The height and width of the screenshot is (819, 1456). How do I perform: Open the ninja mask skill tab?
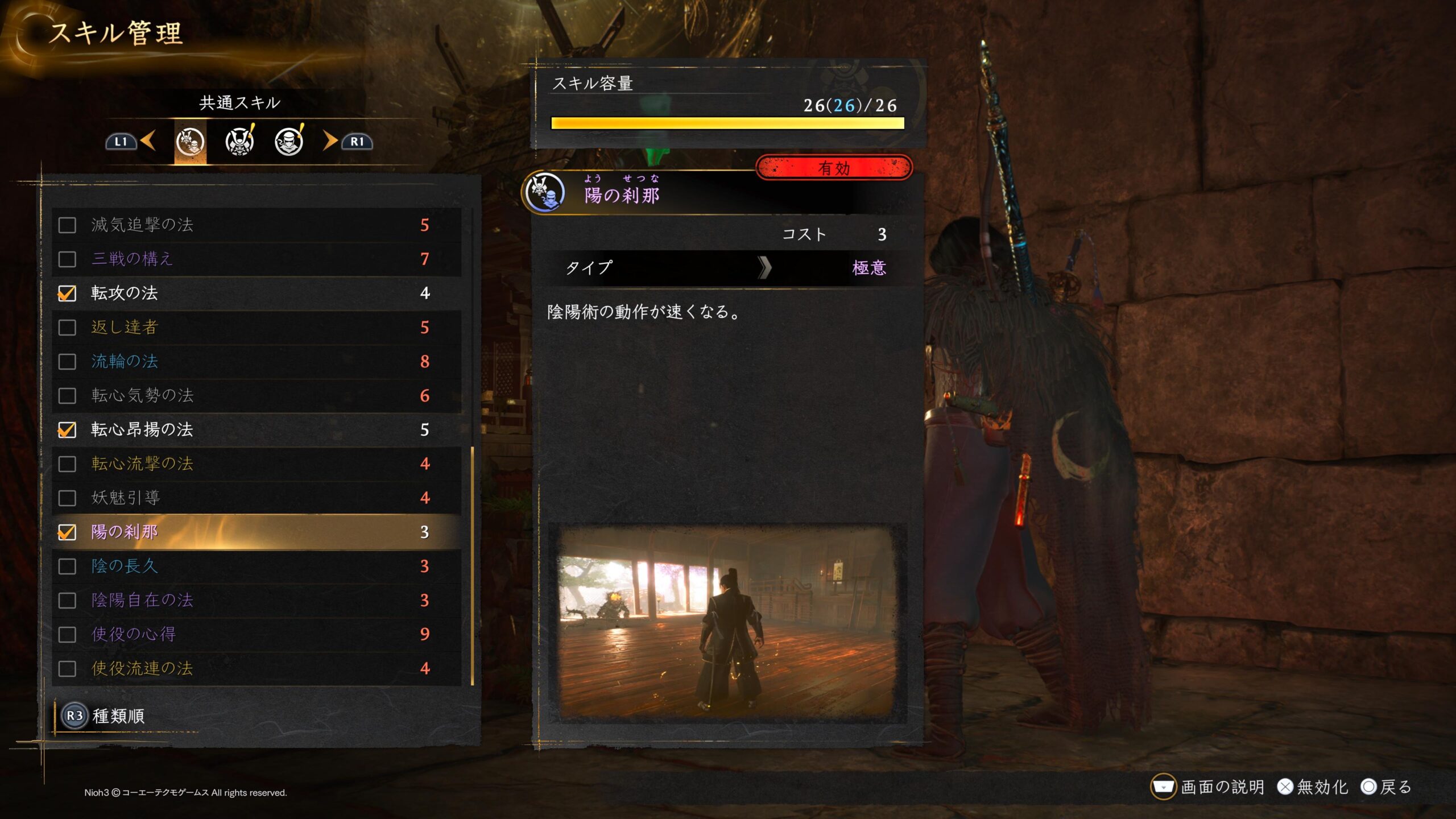(x=289, y=142)
